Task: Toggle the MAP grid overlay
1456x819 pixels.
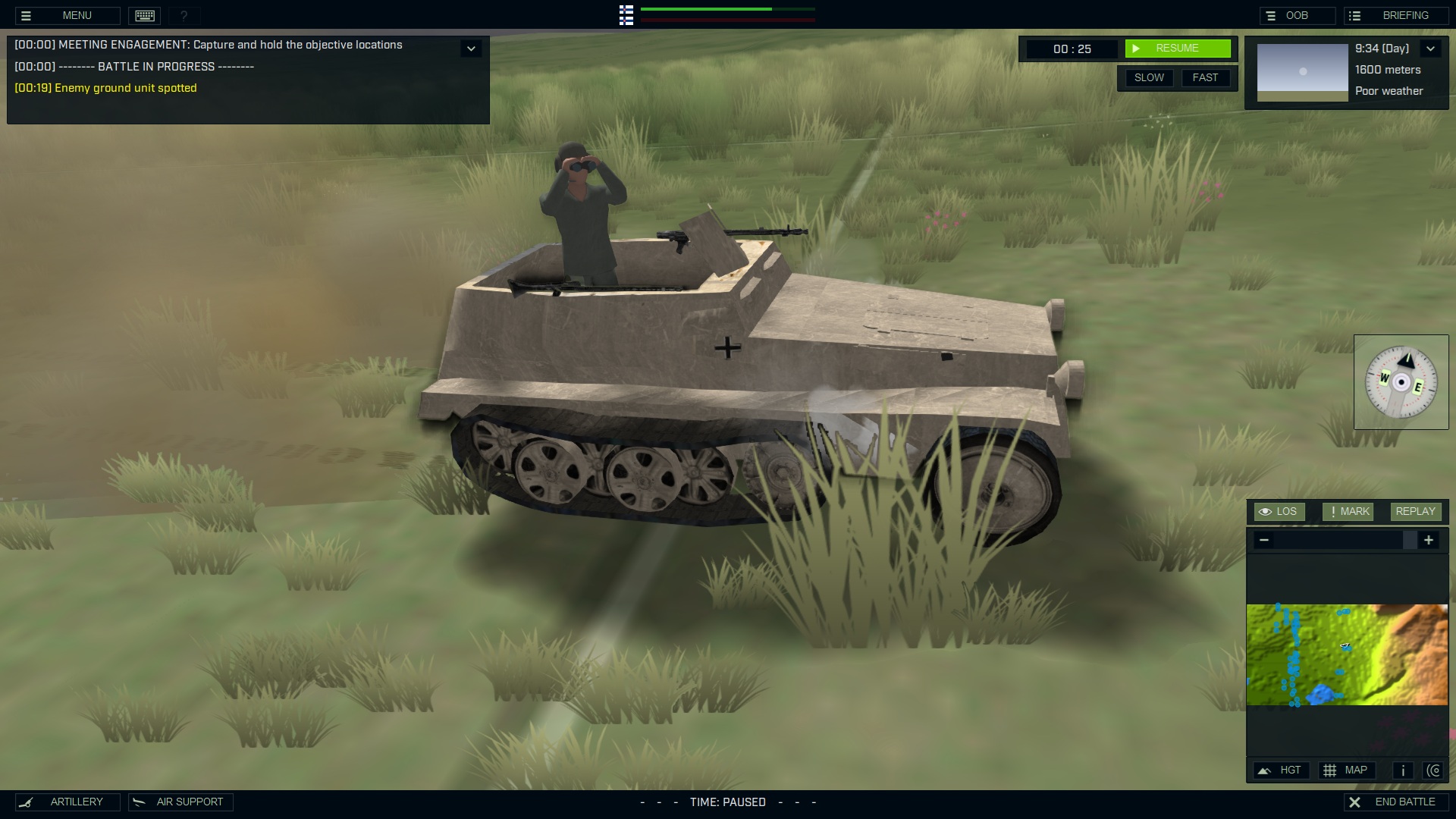Action: click(1348, 770)
